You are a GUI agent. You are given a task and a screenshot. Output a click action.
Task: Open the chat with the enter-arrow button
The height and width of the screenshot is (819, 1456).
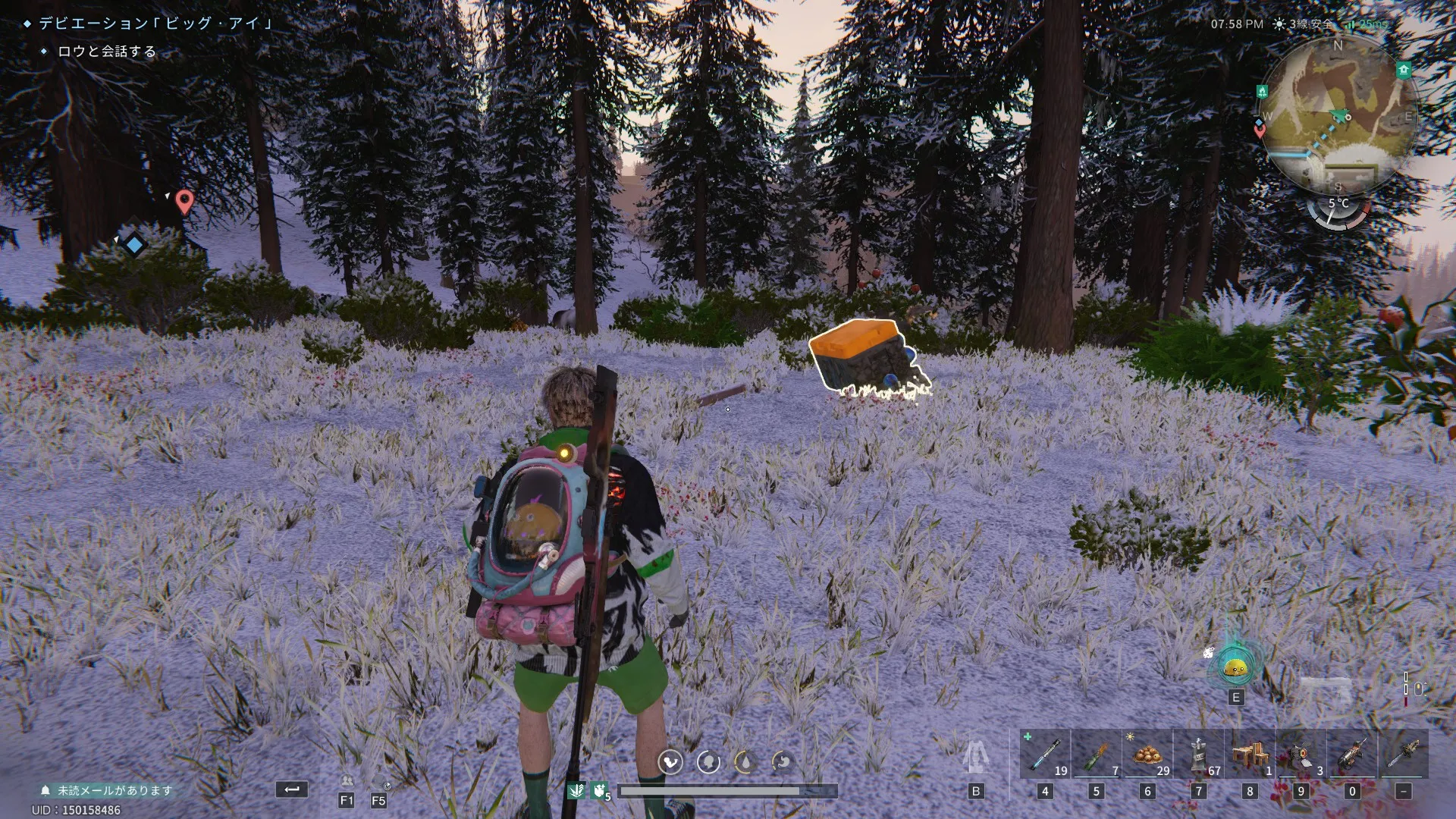(x=292, y=789)
